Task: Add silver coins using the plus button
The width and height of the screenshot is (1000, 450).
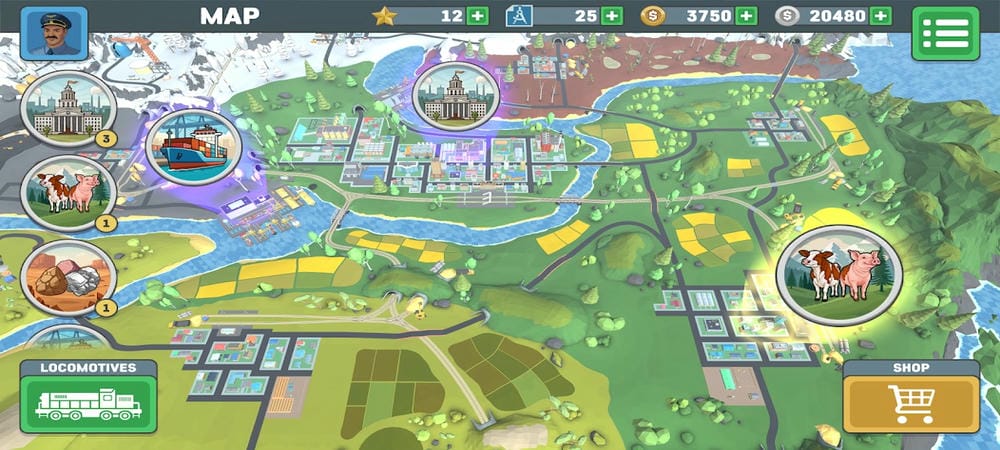Action: pyautogui.click(x=880, y=16)
